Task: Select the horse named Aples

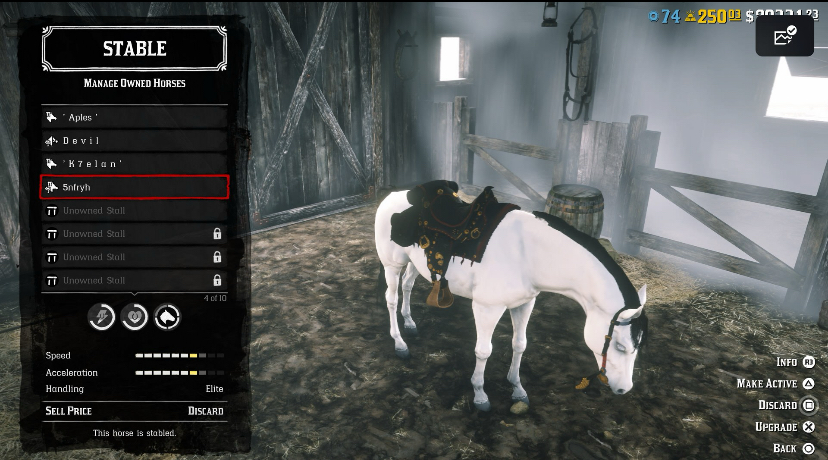Action: tap(135, 118)
